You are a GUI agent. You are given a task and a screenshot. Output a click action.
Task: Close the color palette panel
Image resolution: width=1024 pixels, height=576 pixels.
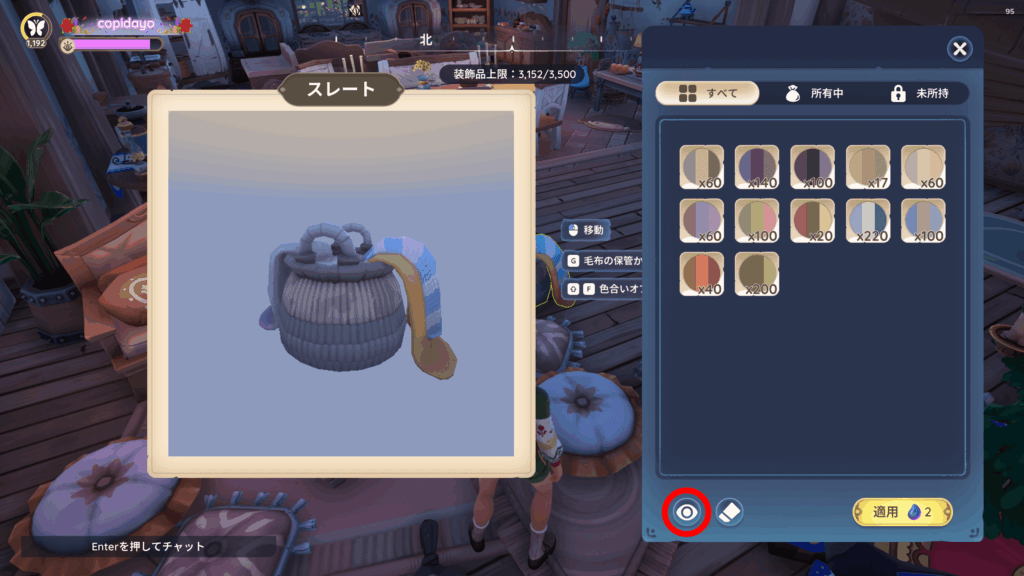(x=959, y=49)
